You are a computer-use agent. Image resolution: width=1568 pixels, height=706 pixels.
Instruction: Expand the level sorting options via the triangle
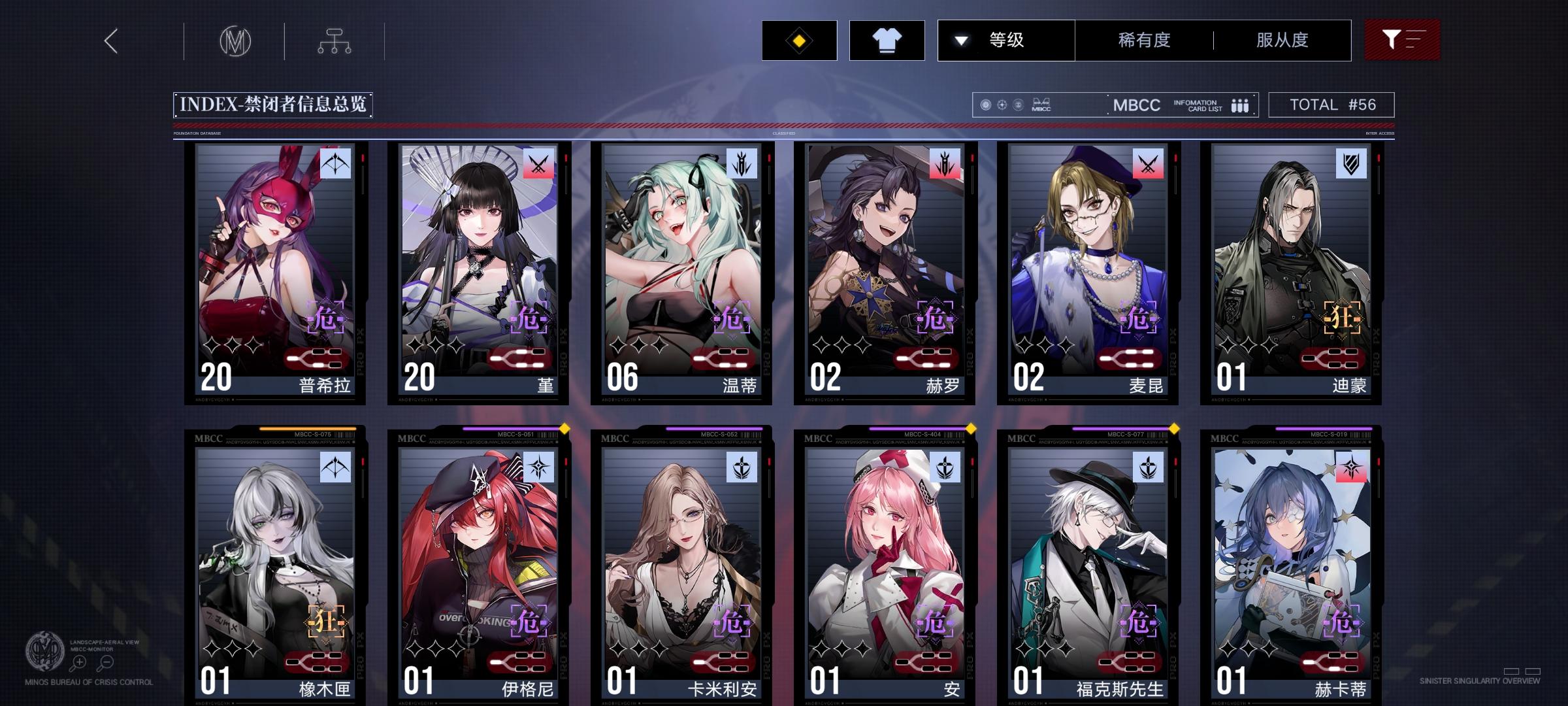tap(960, 40)
